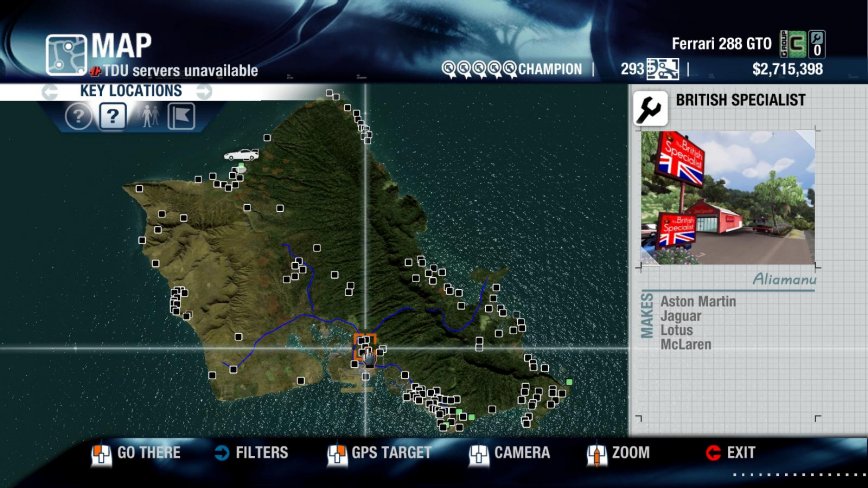Select the GO THERE option
The height and width of the screenshot is (488, 868).
coord(137,453)
